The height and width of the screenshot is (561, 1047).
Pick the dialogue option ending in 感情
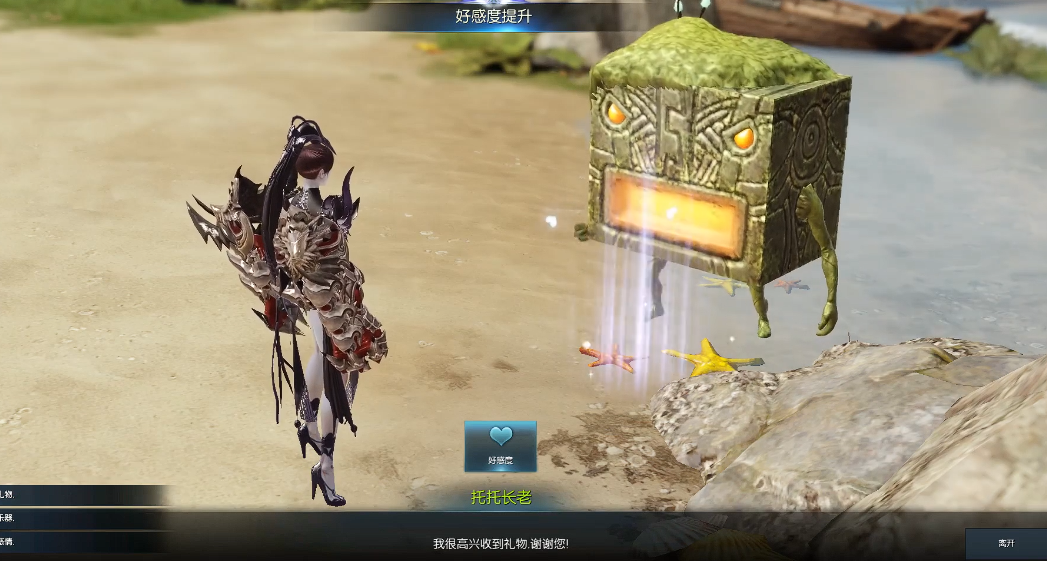pos(60,542)
